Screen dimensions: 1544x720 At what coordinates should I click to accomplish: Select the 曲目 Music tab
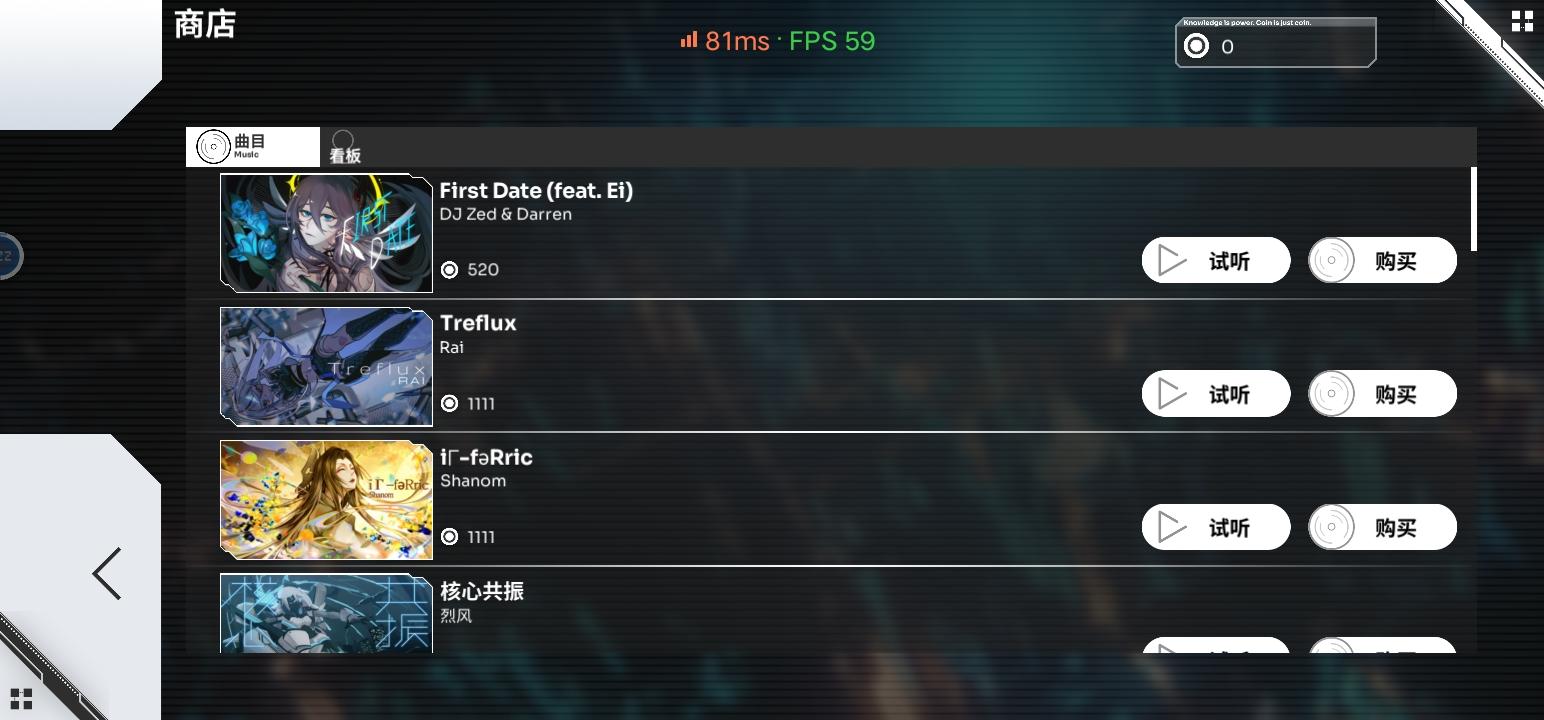coord(251,145)
